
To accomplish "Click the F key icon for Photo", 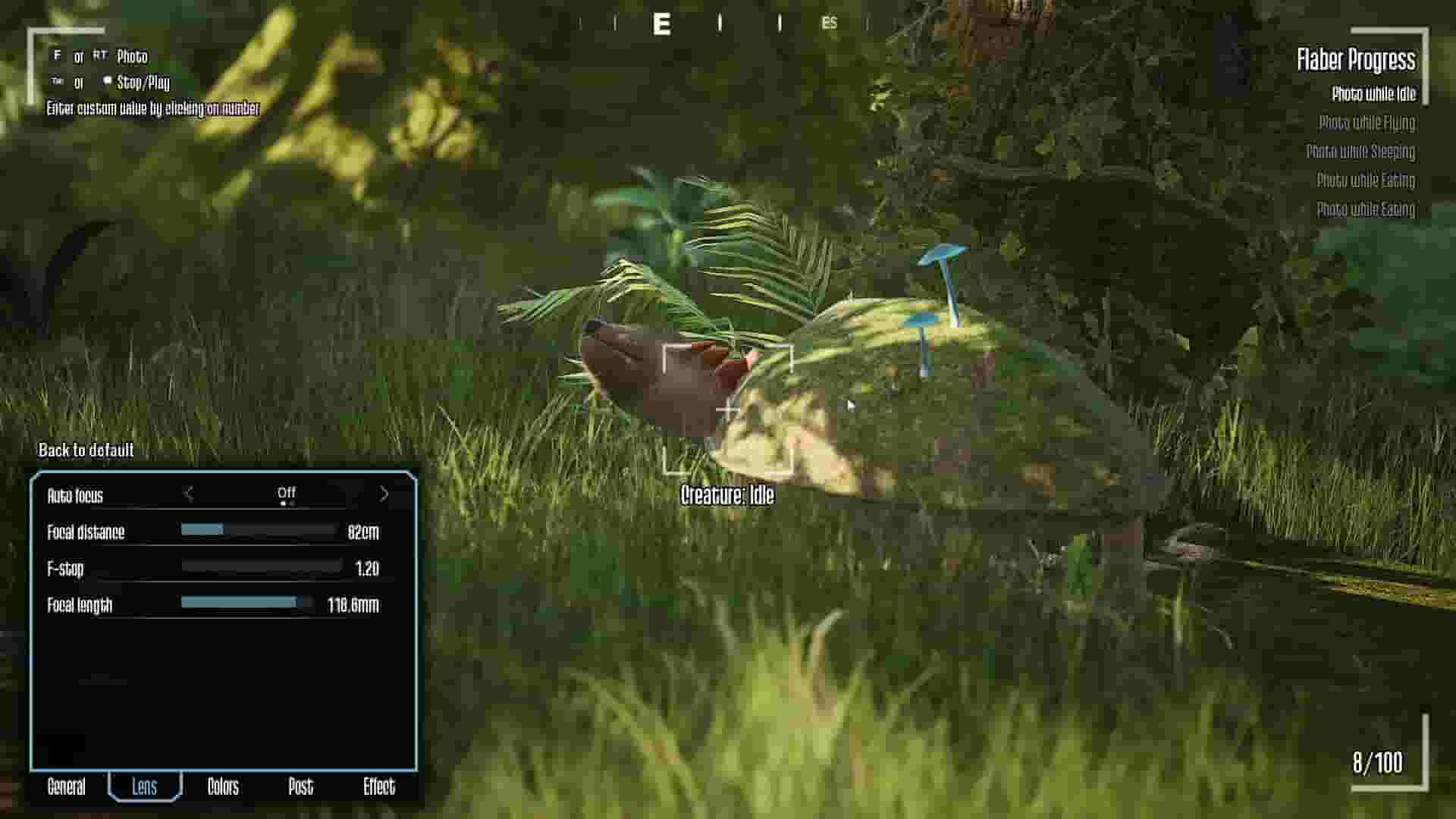I will click(x=55, y=57).
